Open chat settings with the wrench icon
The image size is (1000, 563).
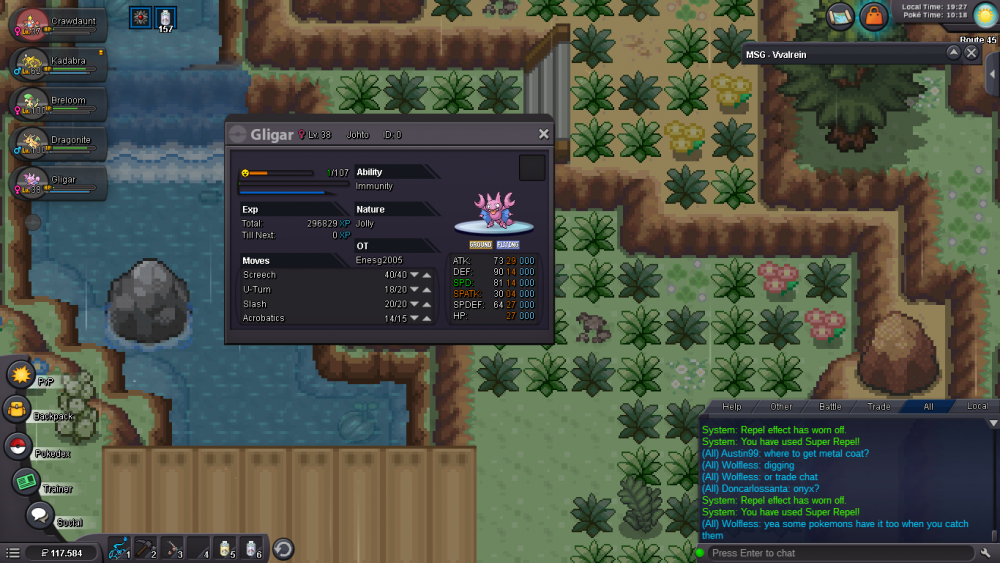point(986,553)
